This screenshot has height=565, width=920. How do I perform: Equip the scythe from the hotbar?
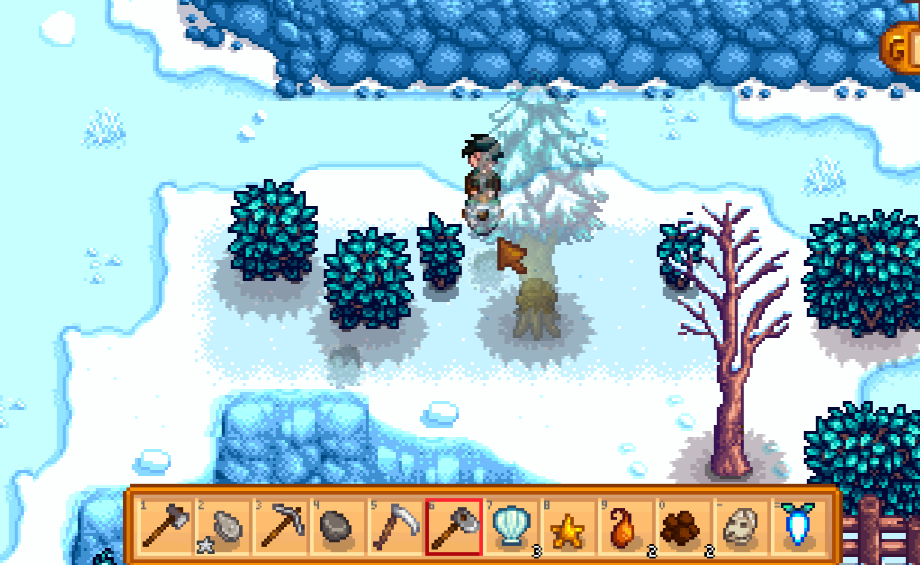click(395, 525)
